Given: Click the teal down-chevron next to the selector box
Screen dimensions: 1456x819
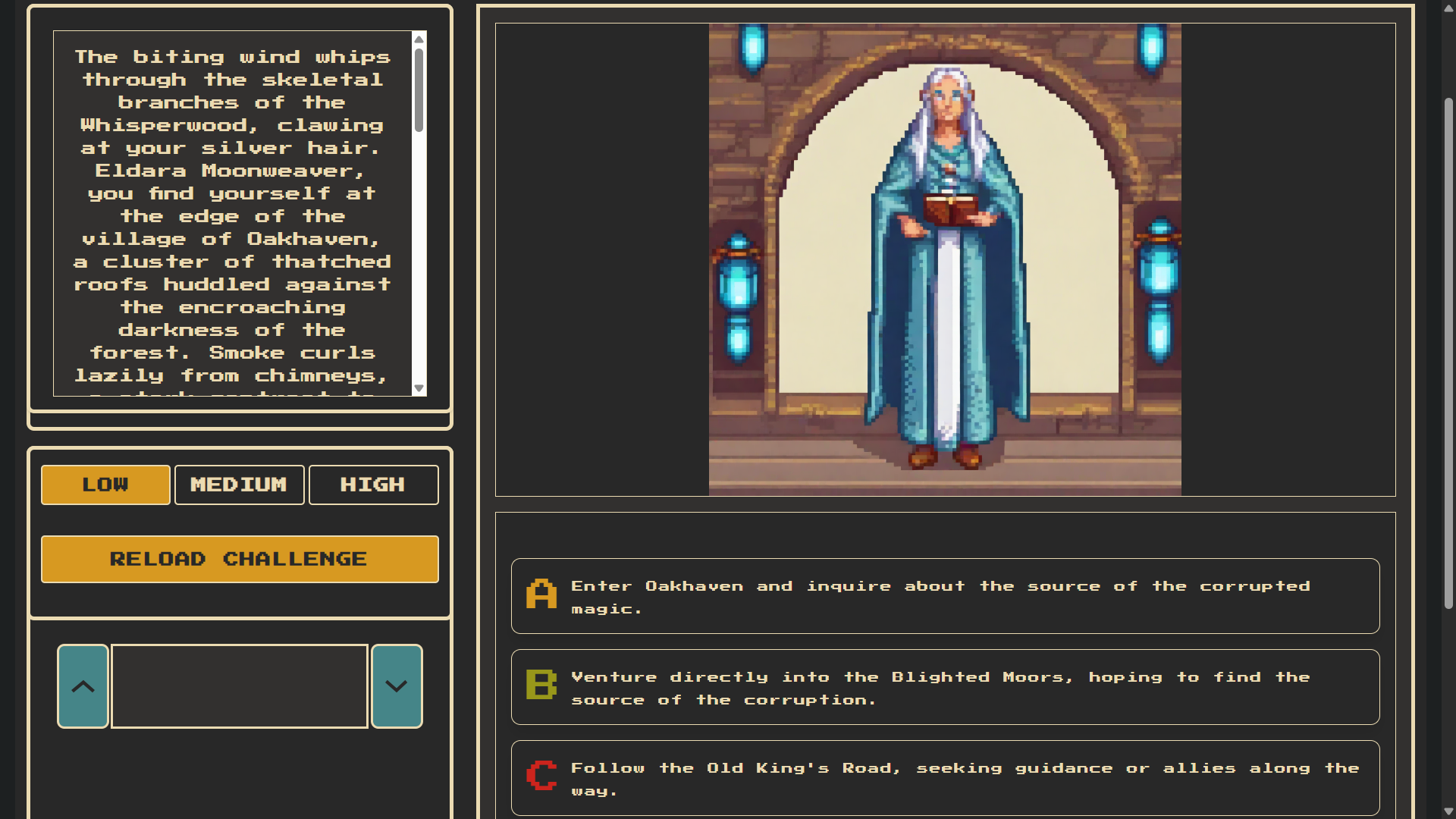Looking at the screenshot, I should [396, 686].
